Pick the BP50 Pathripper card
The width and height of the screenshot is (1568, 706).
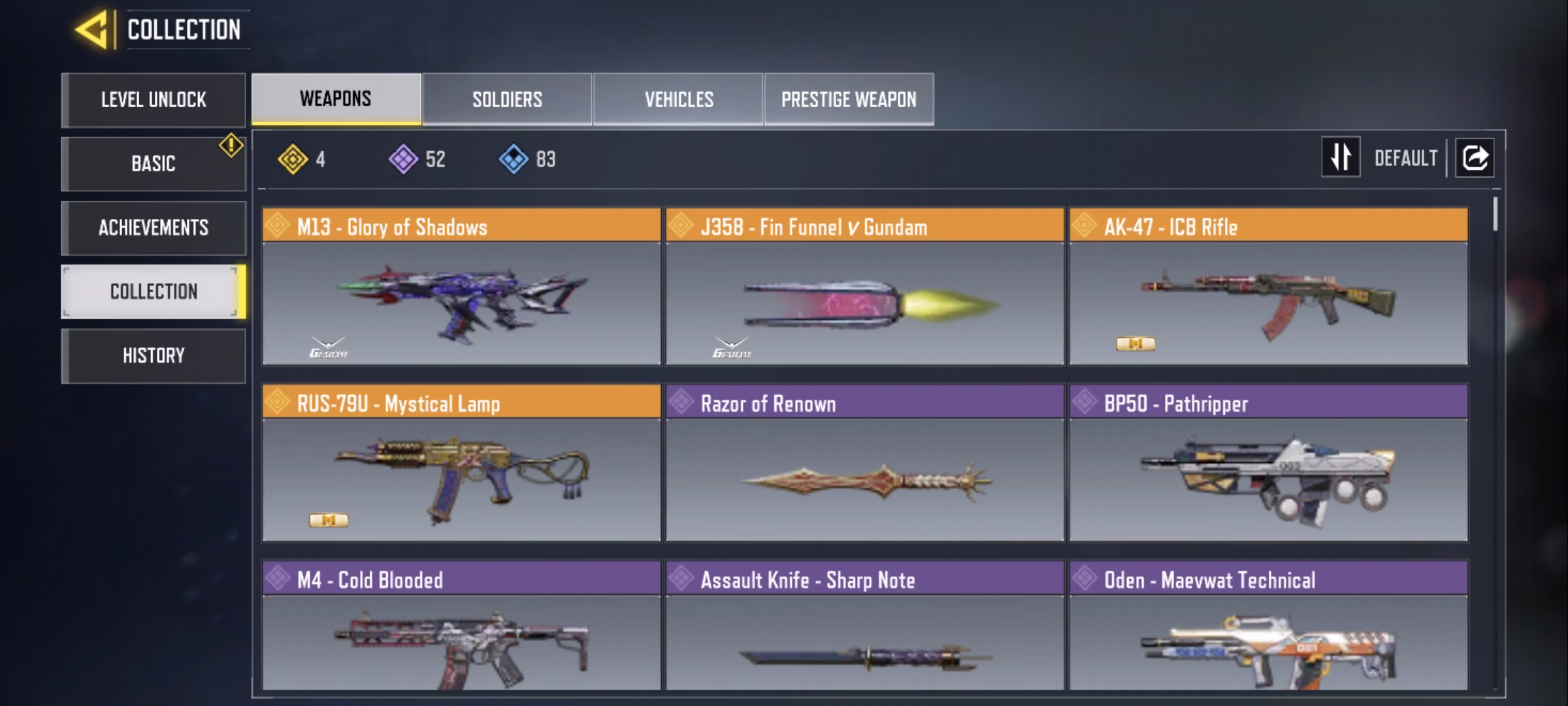pos(1268,464)
